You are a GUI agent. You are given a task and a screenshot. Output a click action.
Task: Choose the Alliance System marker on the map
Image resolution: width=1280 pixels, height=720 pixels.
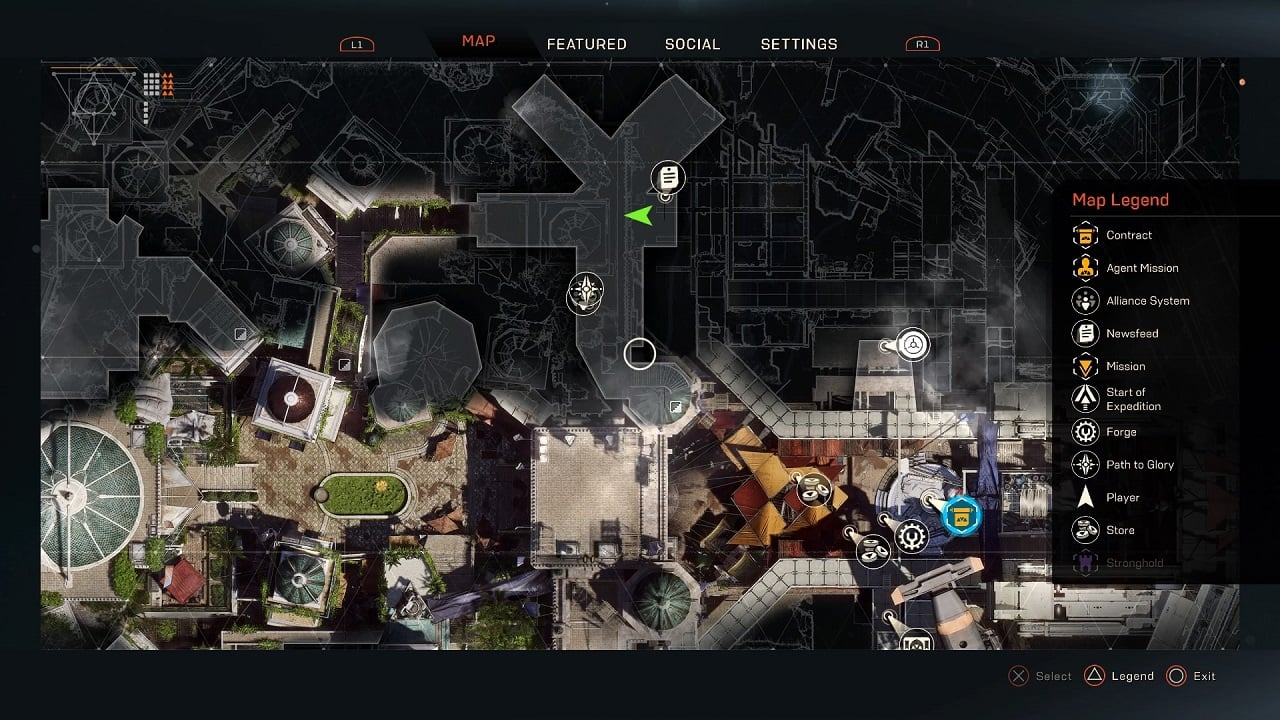[x=912, y=346]
